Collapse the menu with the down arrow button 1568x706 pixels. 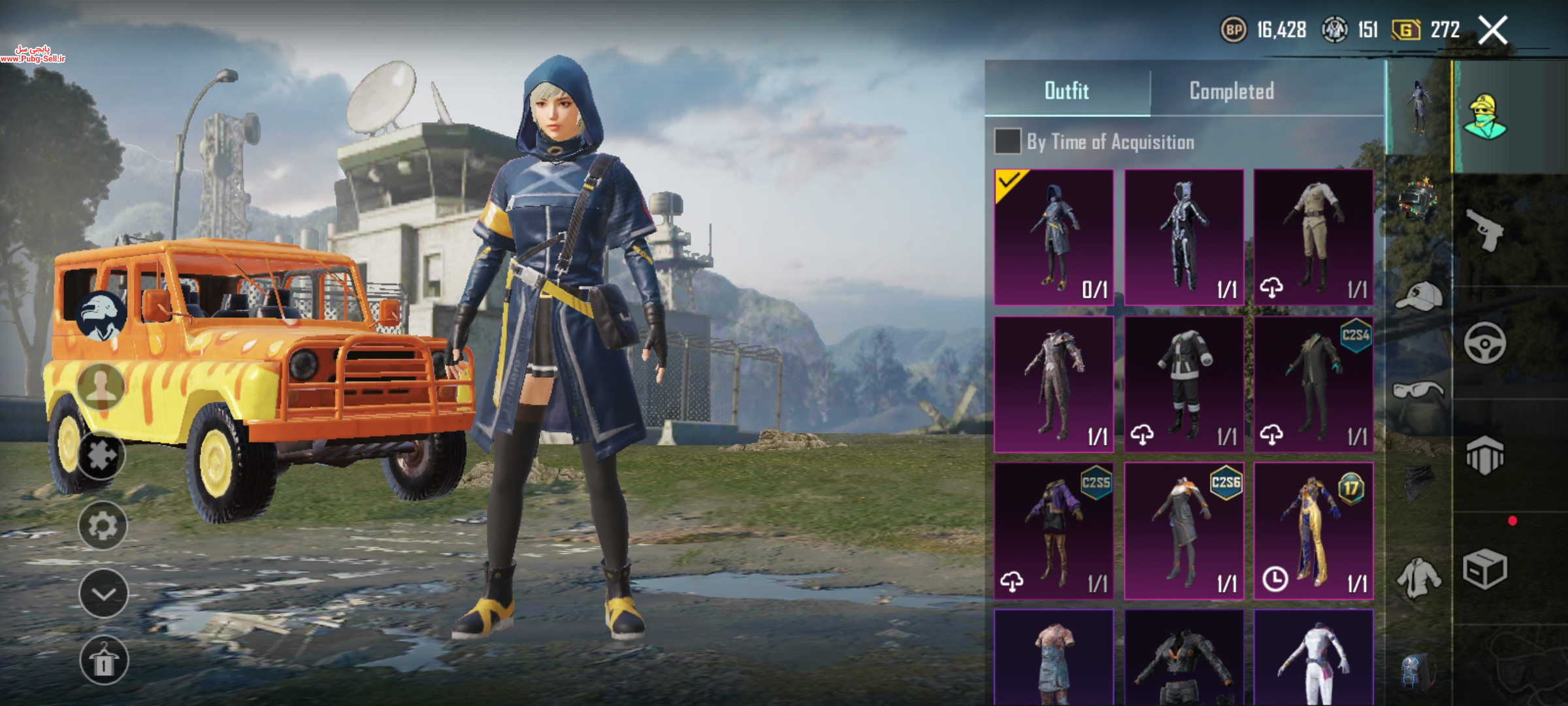103,594
